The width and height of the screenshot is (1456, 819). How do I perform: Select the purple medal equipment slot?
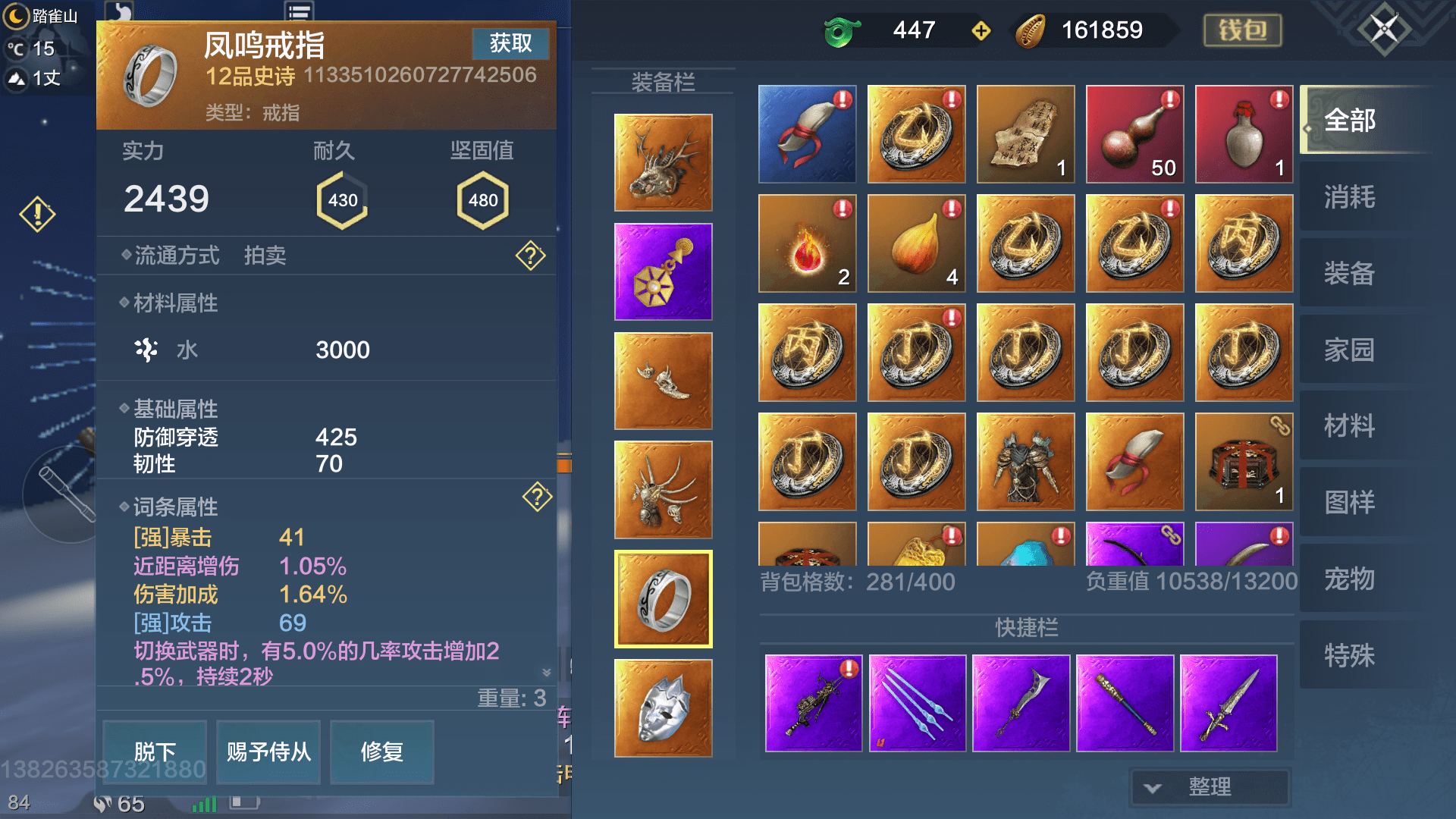[x=663, y=271]
